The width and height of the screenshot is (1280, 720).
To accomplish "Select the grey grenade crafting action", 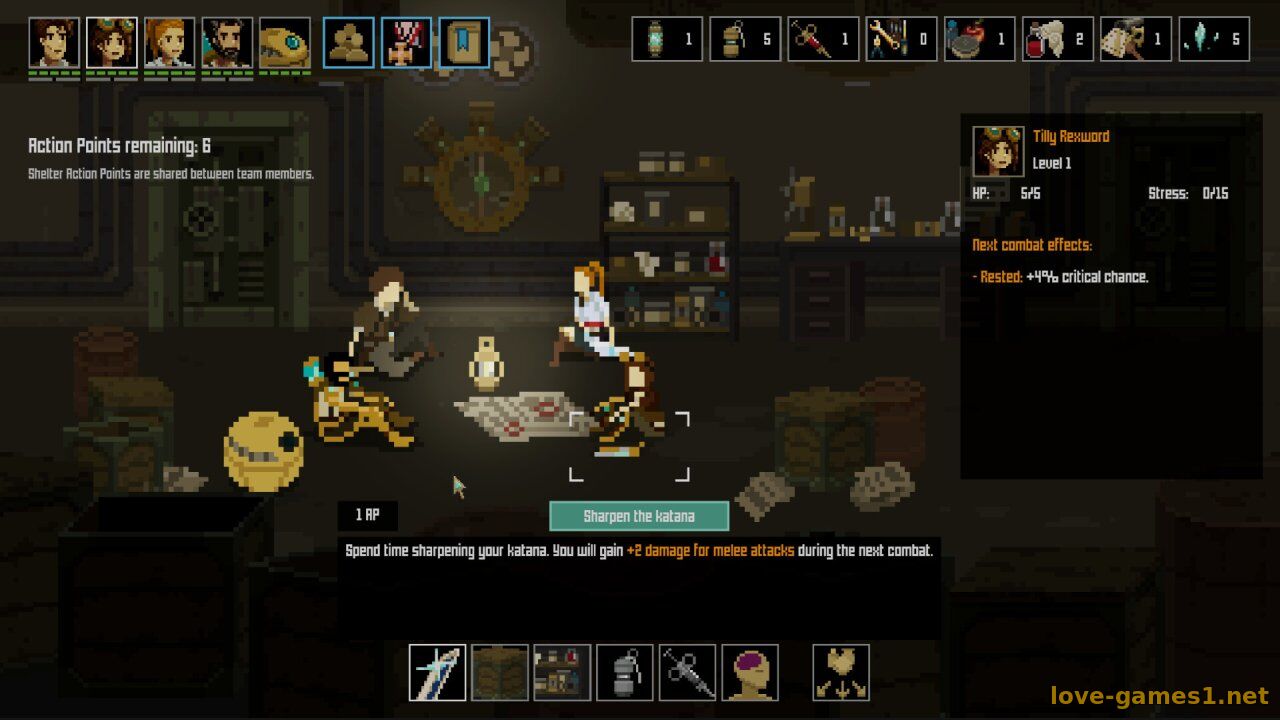I will click(x=625, y=673).
